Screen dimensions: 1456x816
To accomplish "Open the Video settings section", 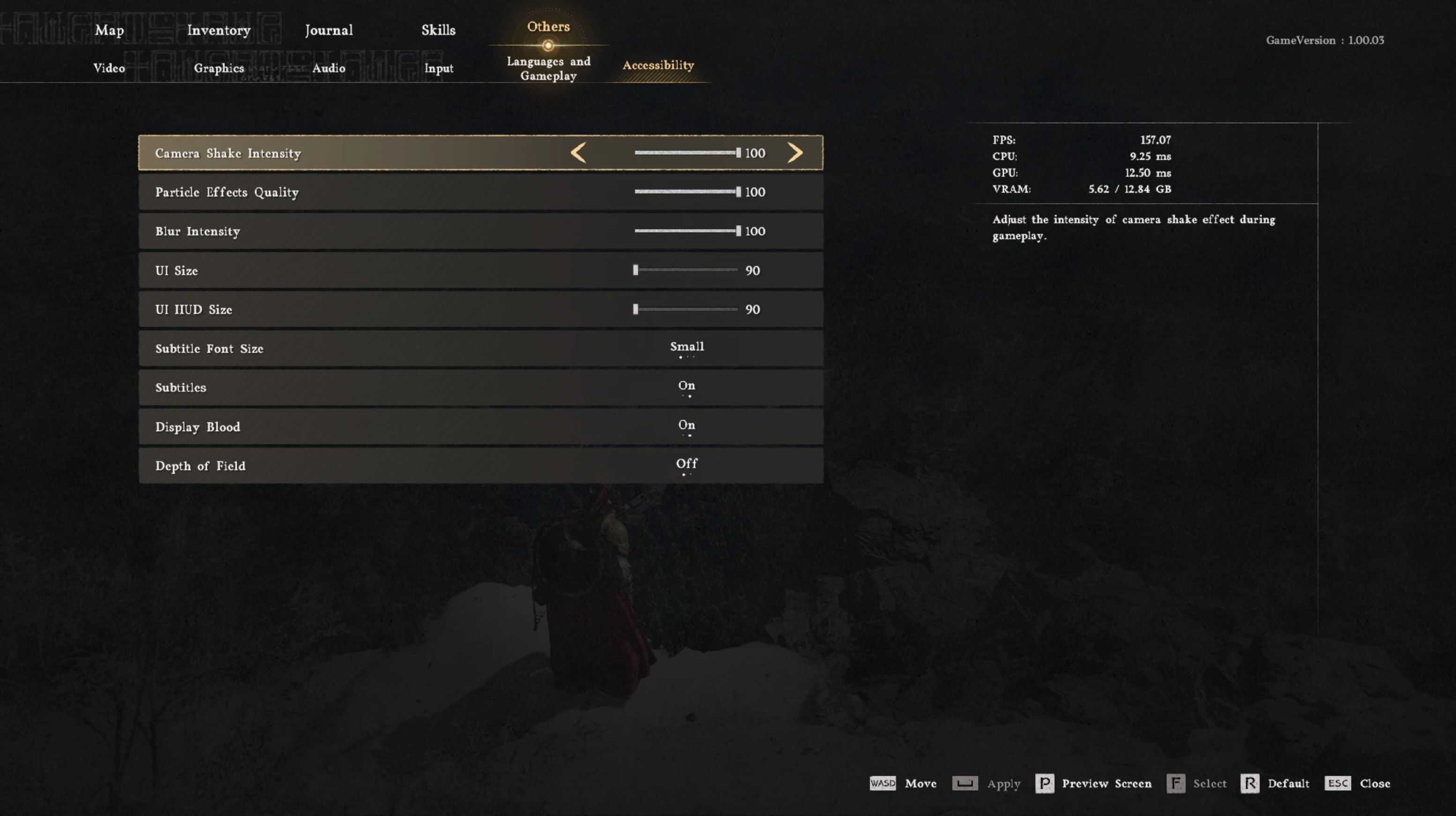I will 109,68.
